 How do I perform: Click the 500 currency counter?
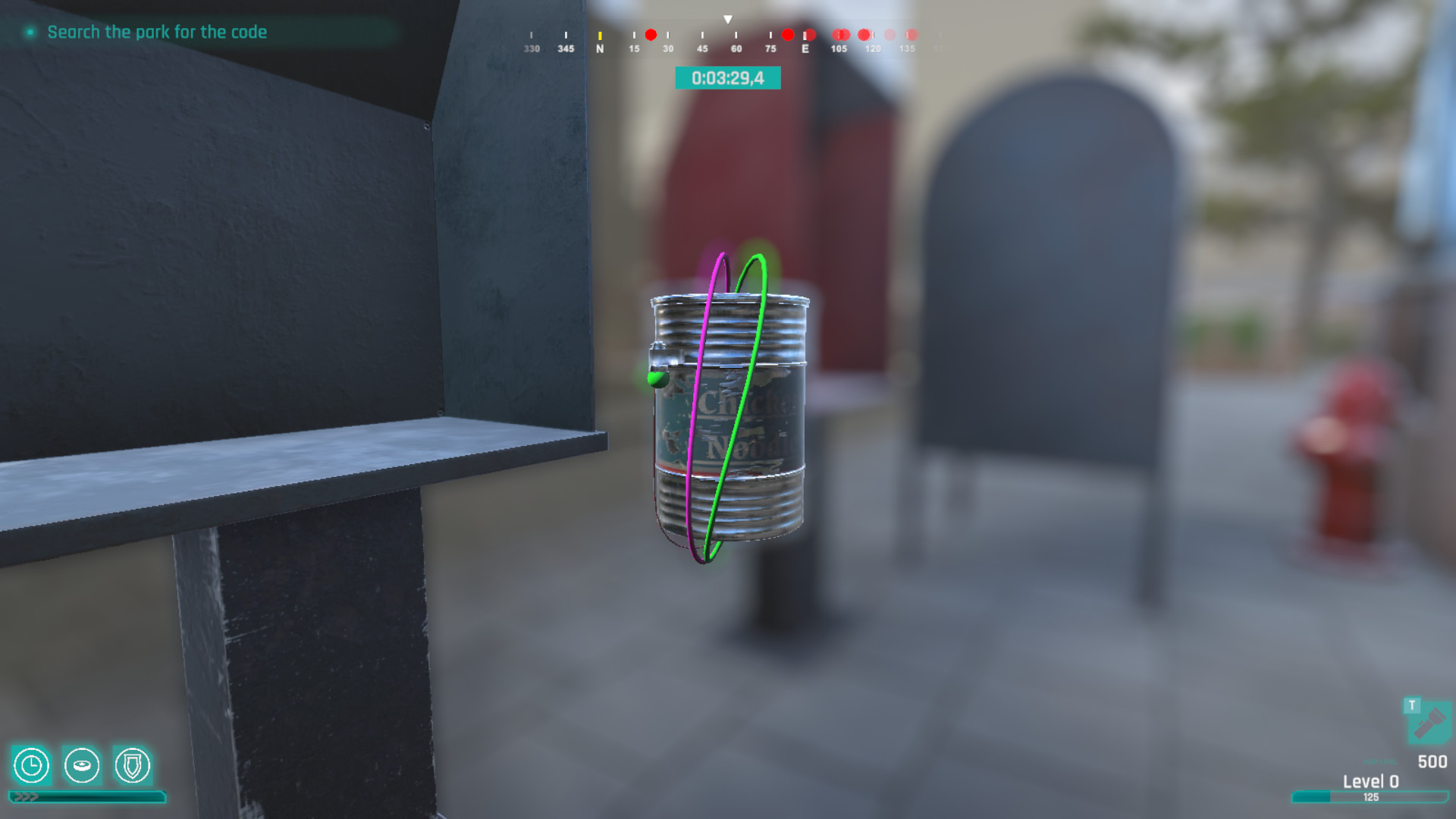click(1432, 761)
